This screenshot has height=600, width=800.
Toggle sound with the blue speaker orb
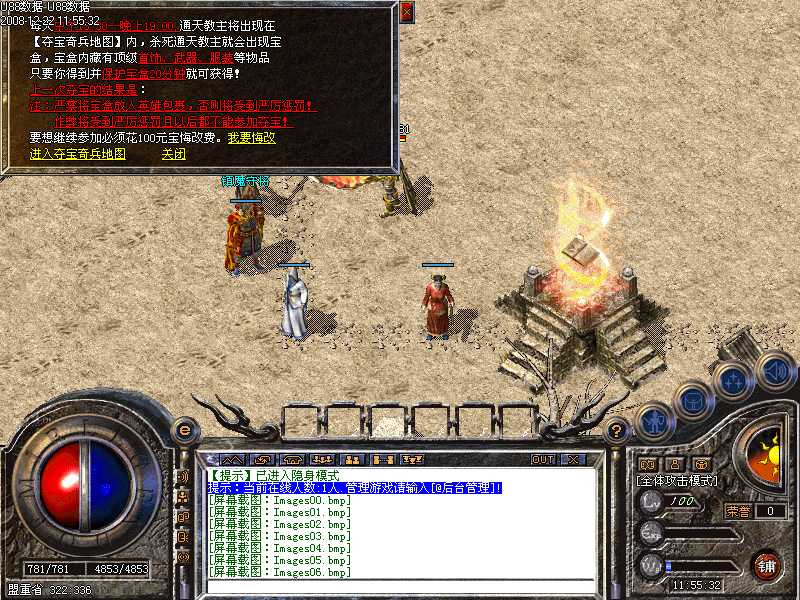tap(774, 370)
